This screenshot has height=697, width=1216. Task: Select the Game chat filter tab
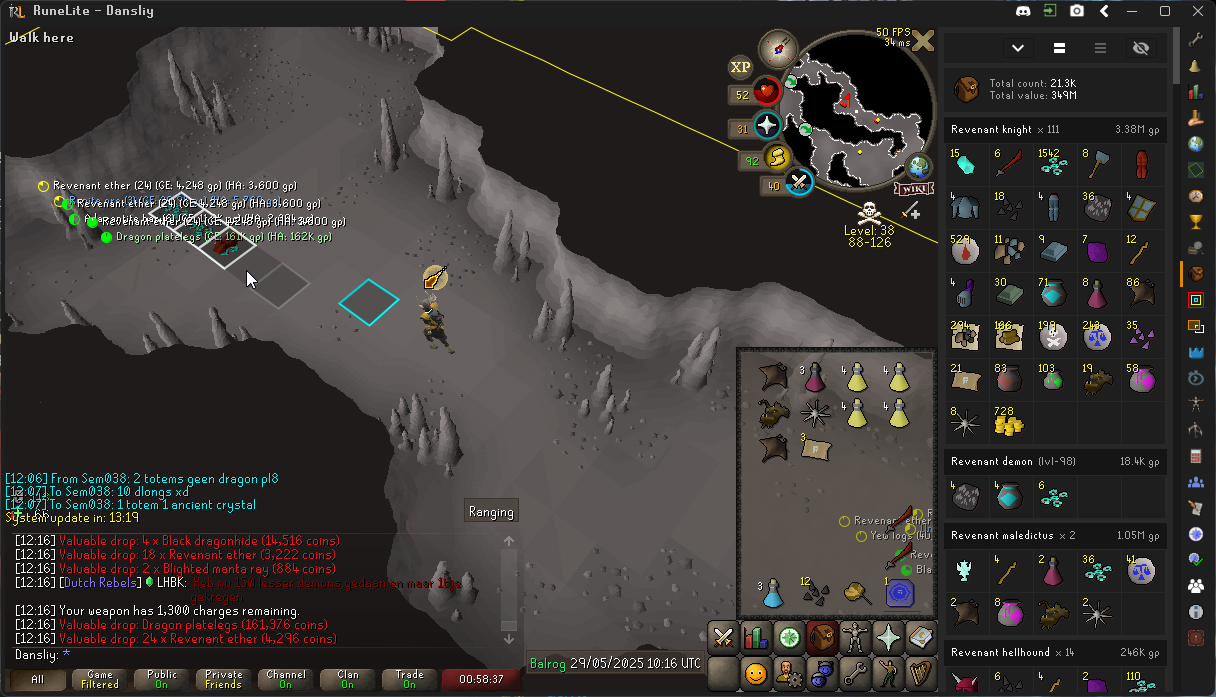pyautogui.click(x=100, y=680)
